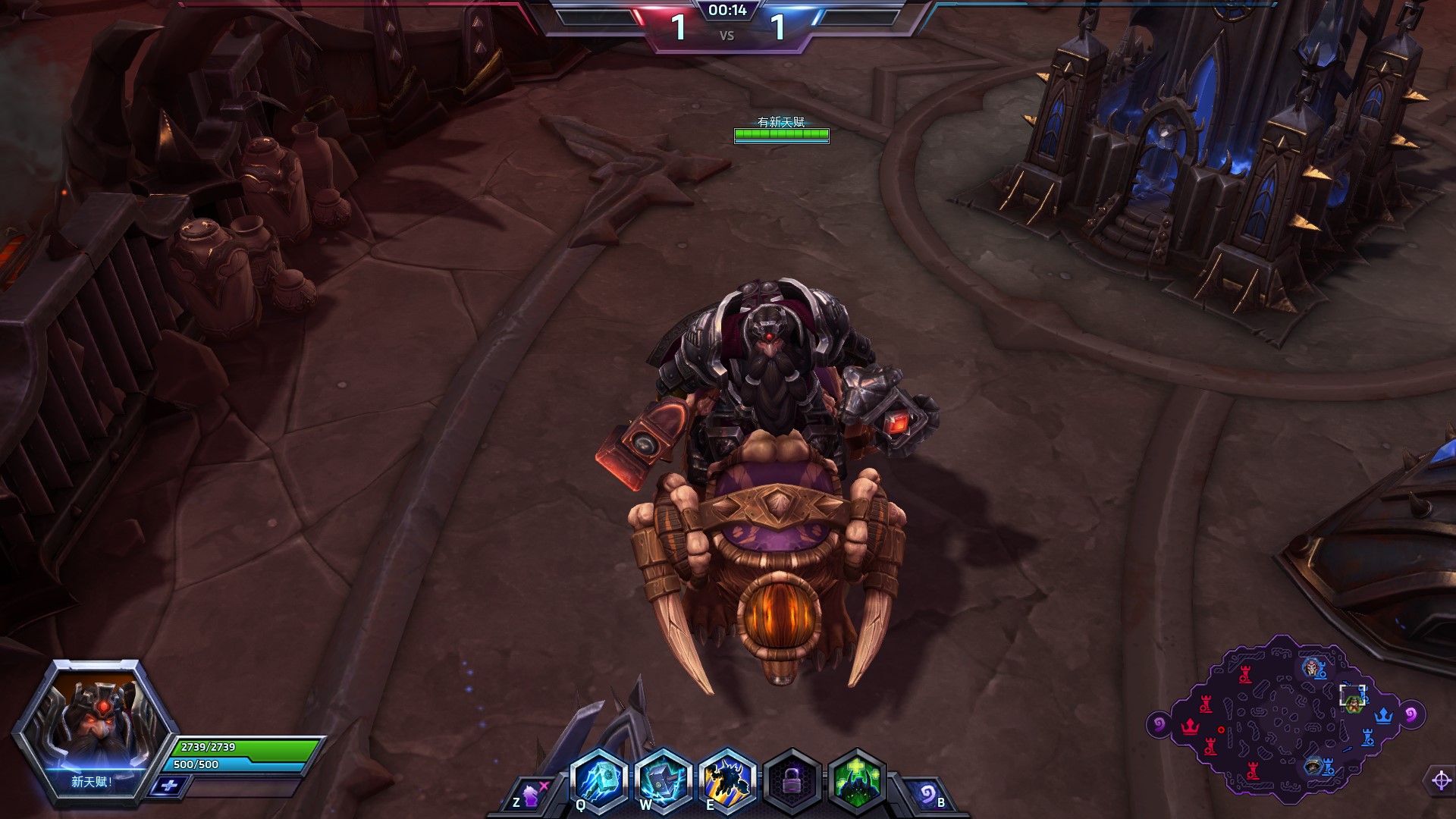The width and height of the screenshot is (1456, 819).
Task: Click the crosshair ping button
Action: click(x=1441, y=780)
